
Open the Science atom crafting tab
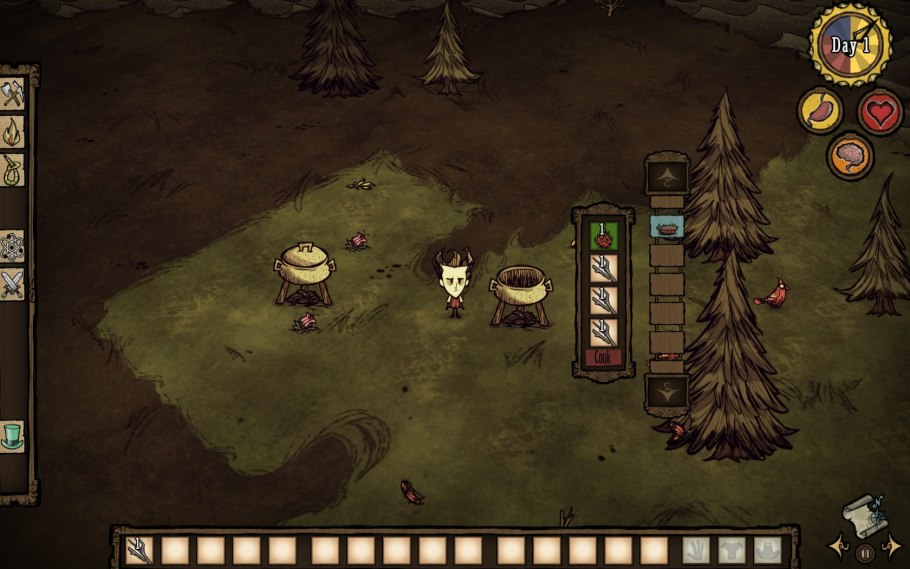(12, 245)
